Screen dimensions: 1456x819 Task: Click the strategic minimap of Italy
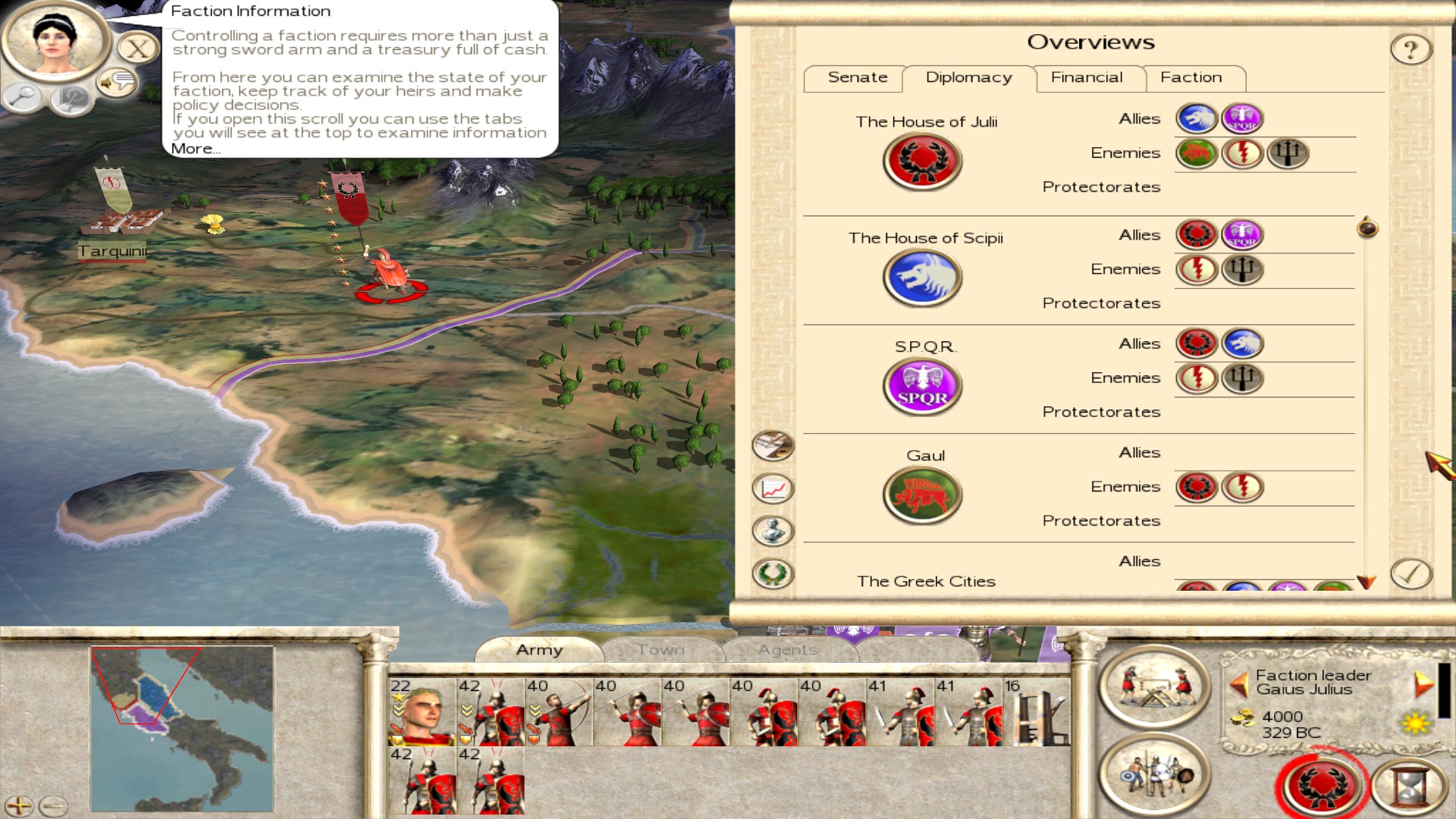click(182, 729)
